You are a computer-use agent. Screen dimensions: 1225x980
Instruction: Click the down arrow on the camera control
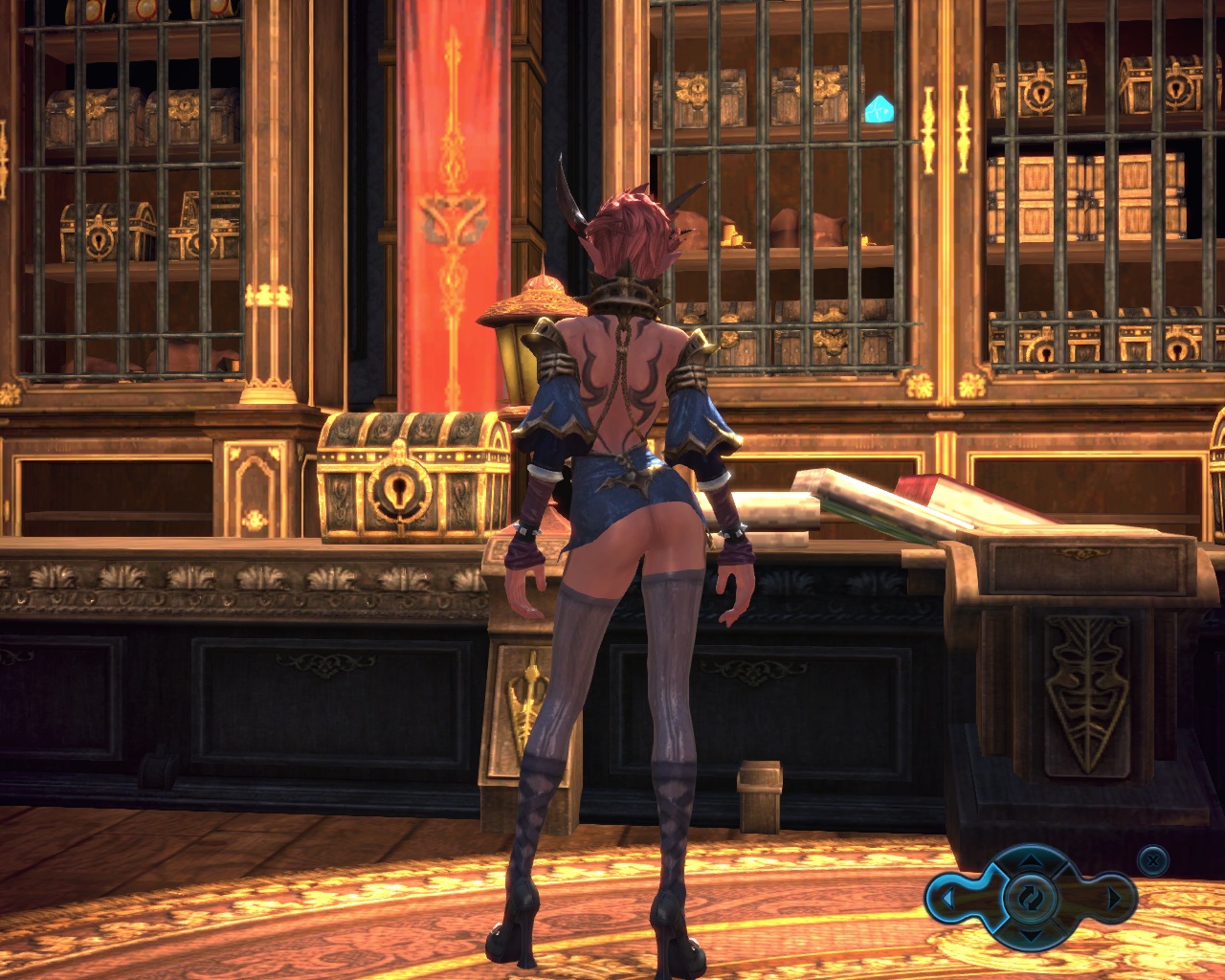1030,934
